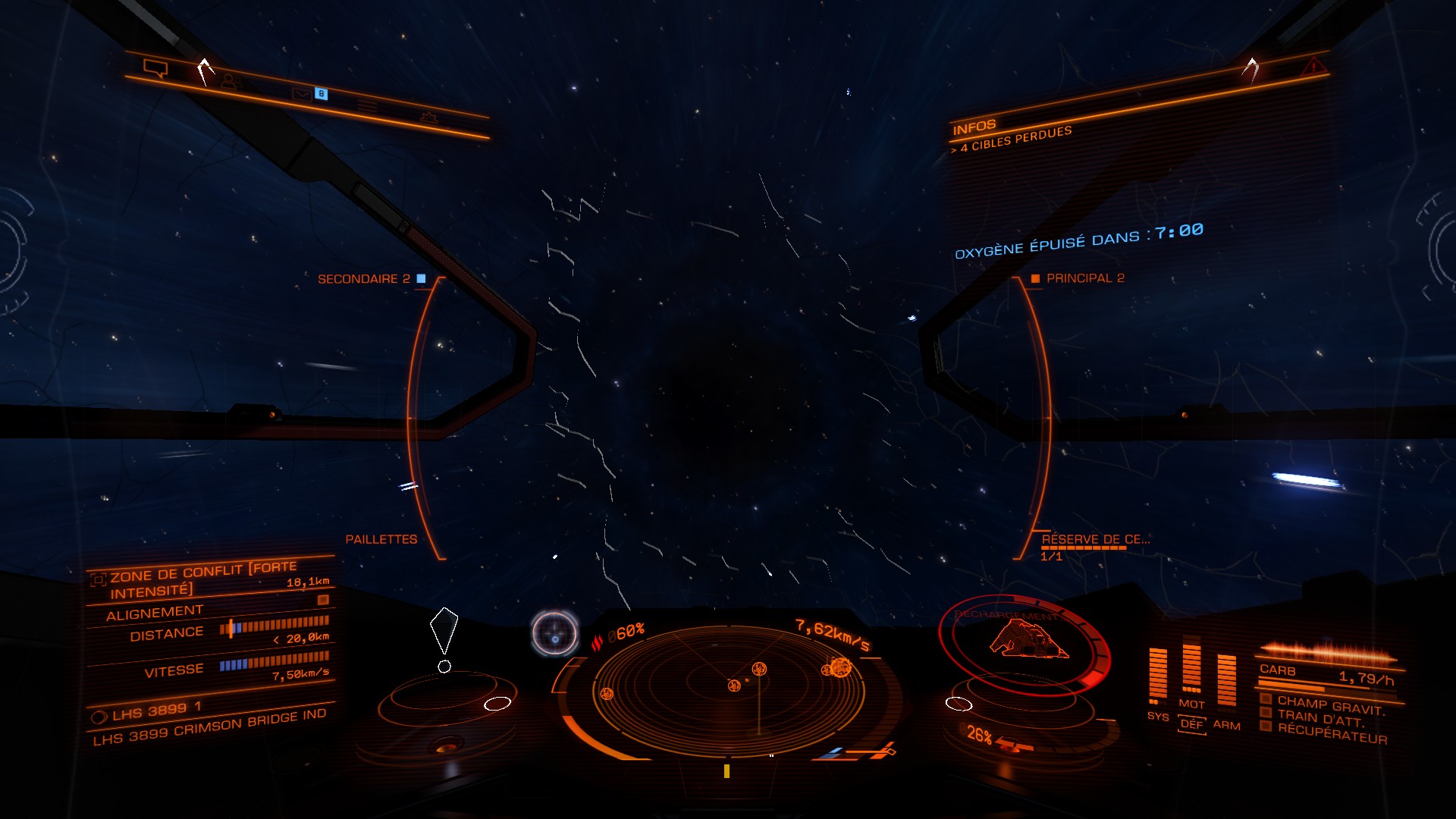This screenshot has width=1456, height=819.
Task: Toggle the Récupérateur cargo scoop indicator
Action: [x=1331, y=733]
